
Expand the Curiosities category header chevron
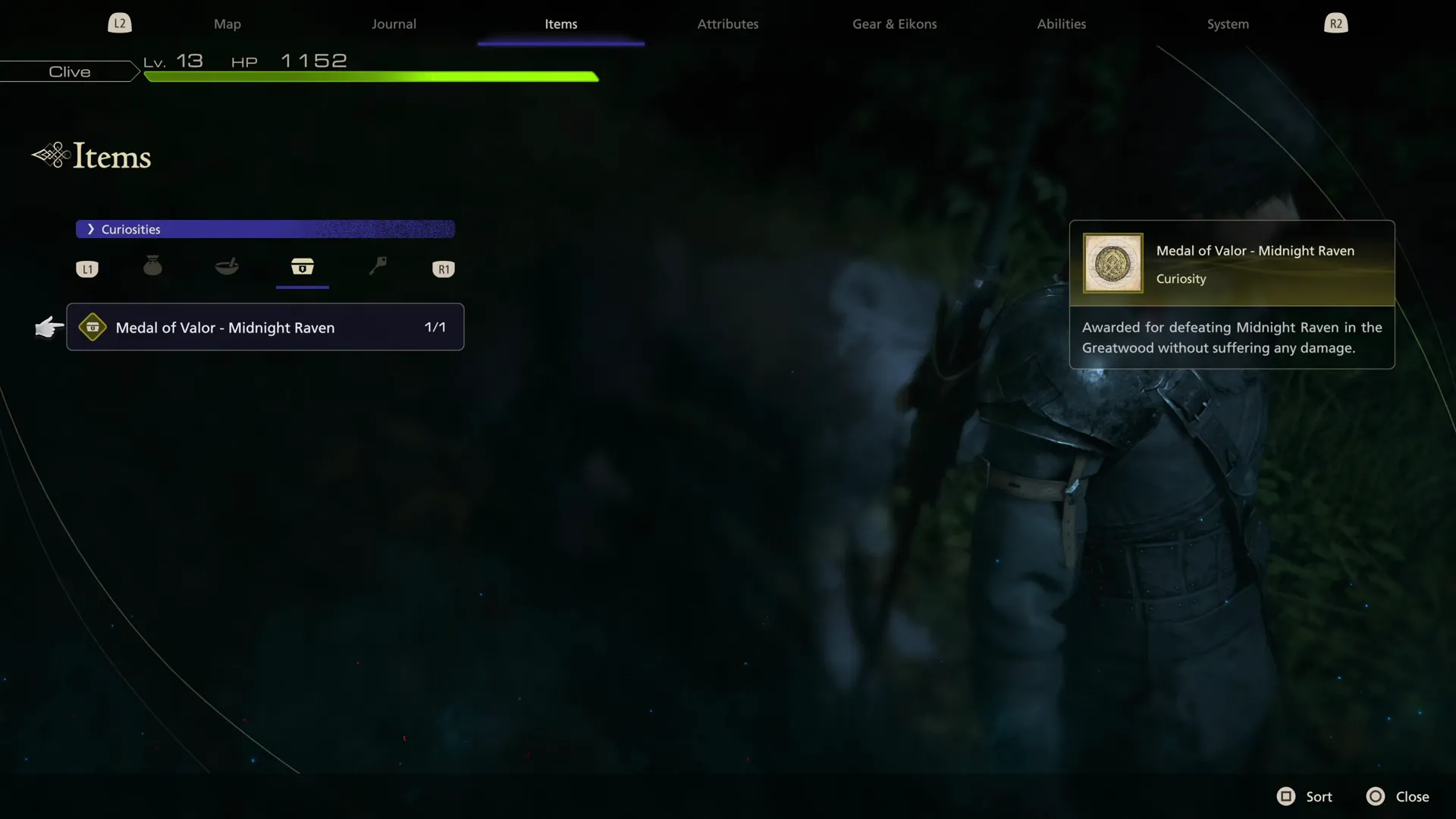pos(91,228)
